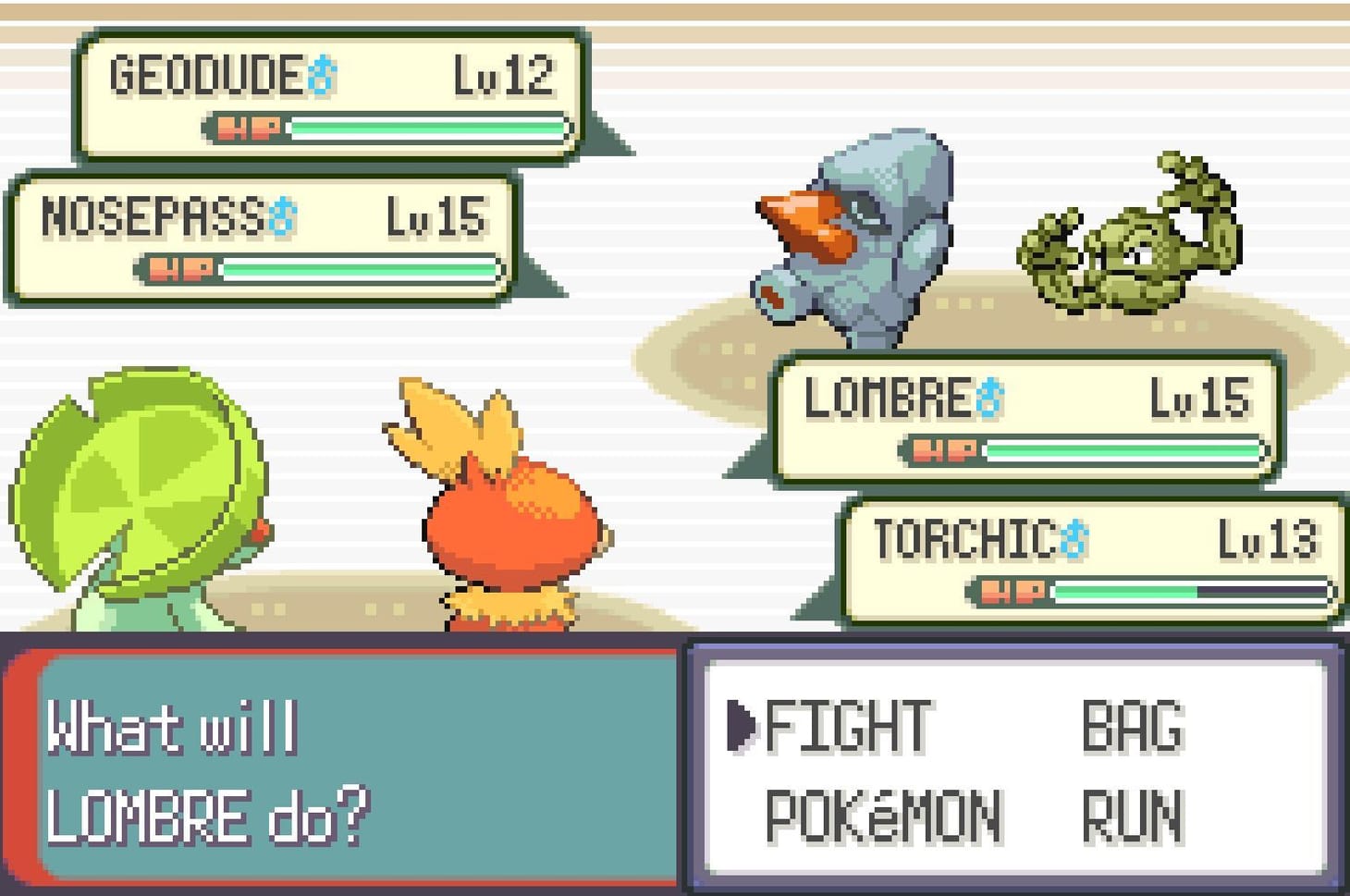Select the FIGHT option
The image size is (1350, 896).
855,726
